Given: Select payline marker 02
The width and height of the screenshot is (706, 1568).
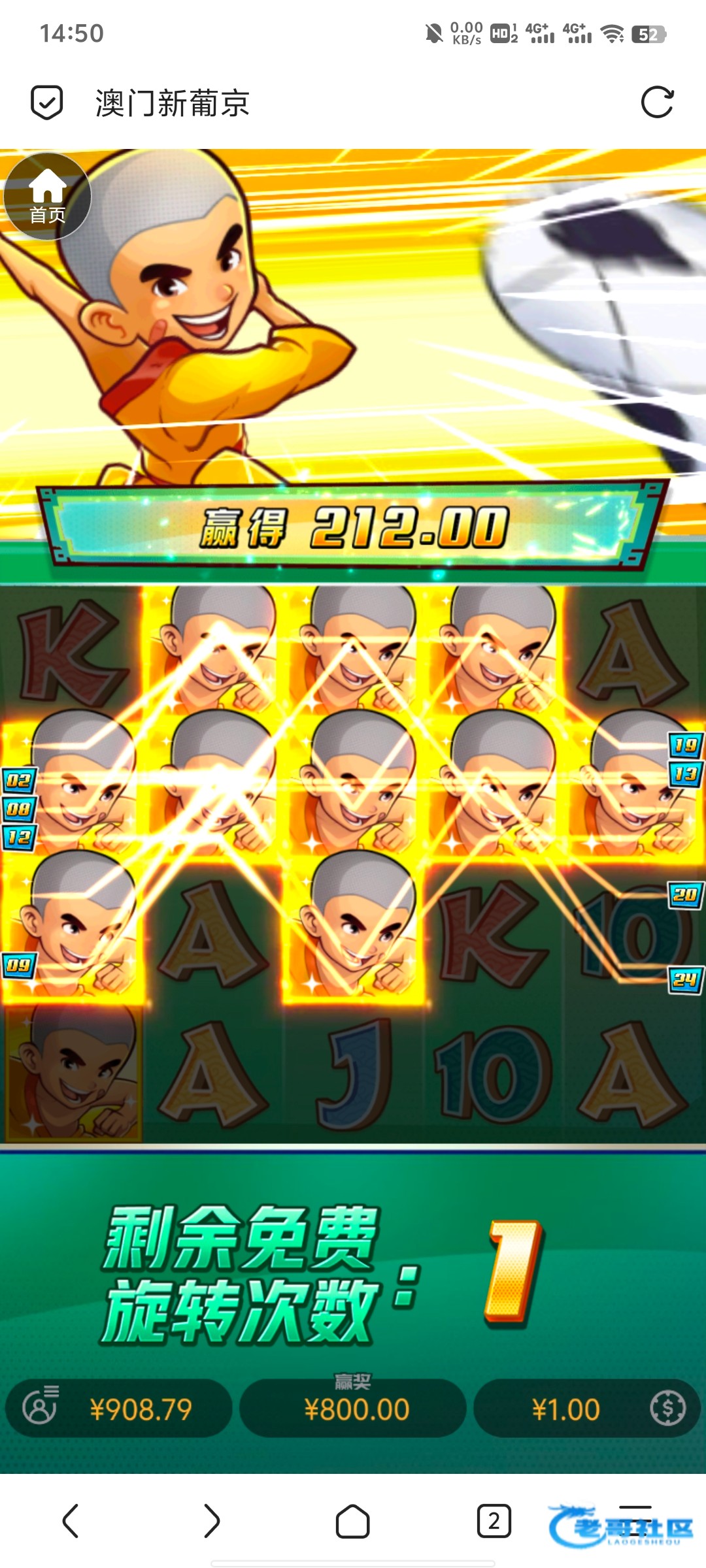Looking at the screenshot, I should point(19,780).
